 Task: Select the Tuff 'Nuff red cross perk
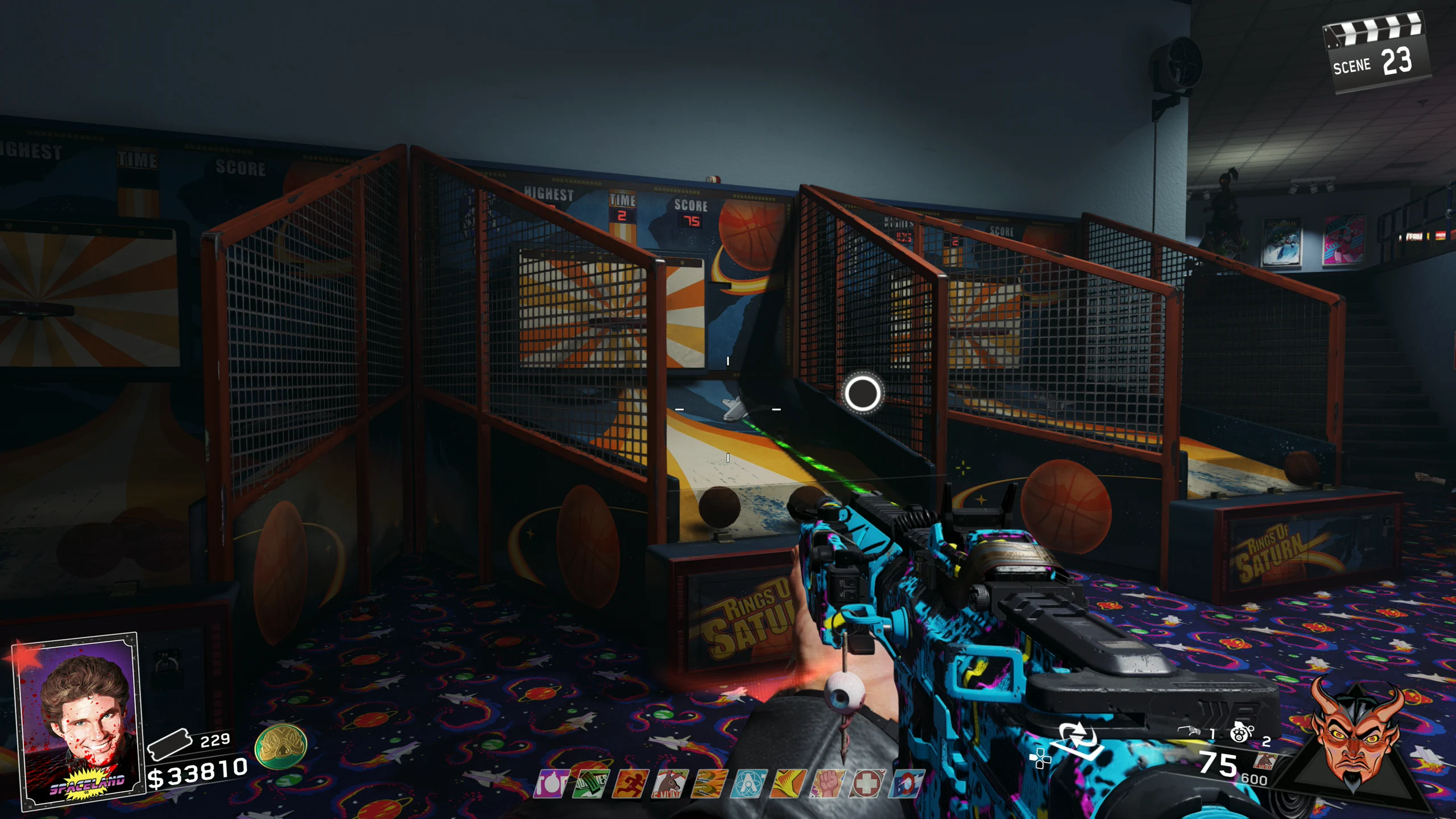(867, 784)
